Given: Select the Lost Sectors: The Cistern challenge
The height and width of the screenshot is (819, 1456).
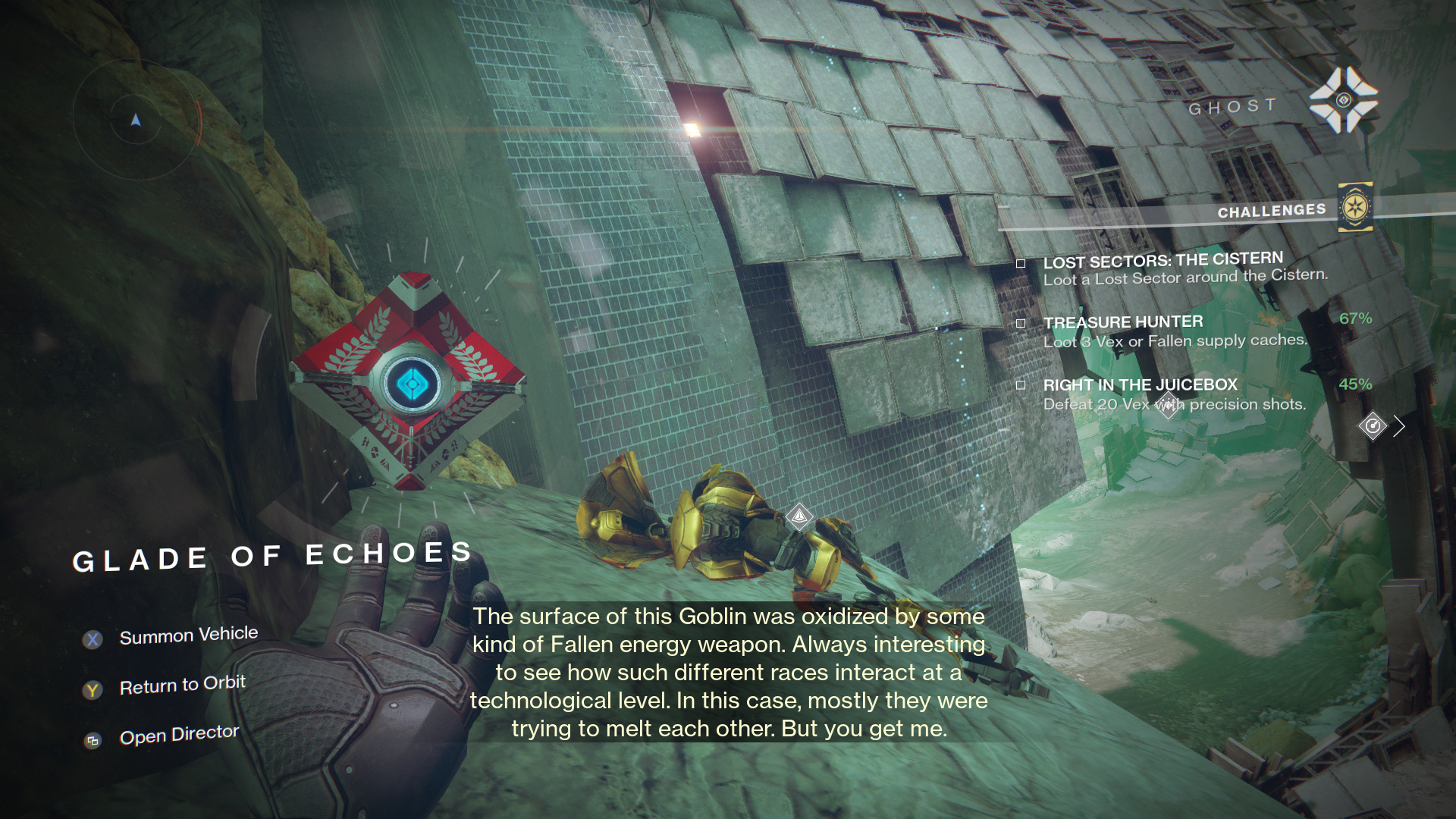Looking at the screenshot, I should click(1162, 268).
